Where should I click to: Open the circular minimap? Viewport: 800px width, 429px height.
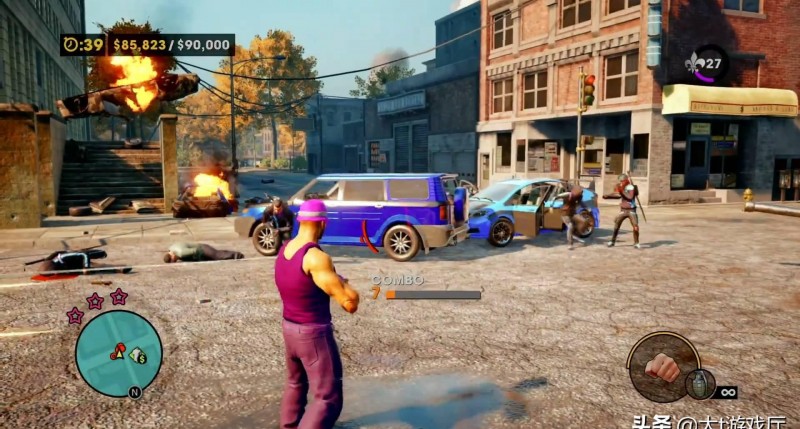coord(118,352)
